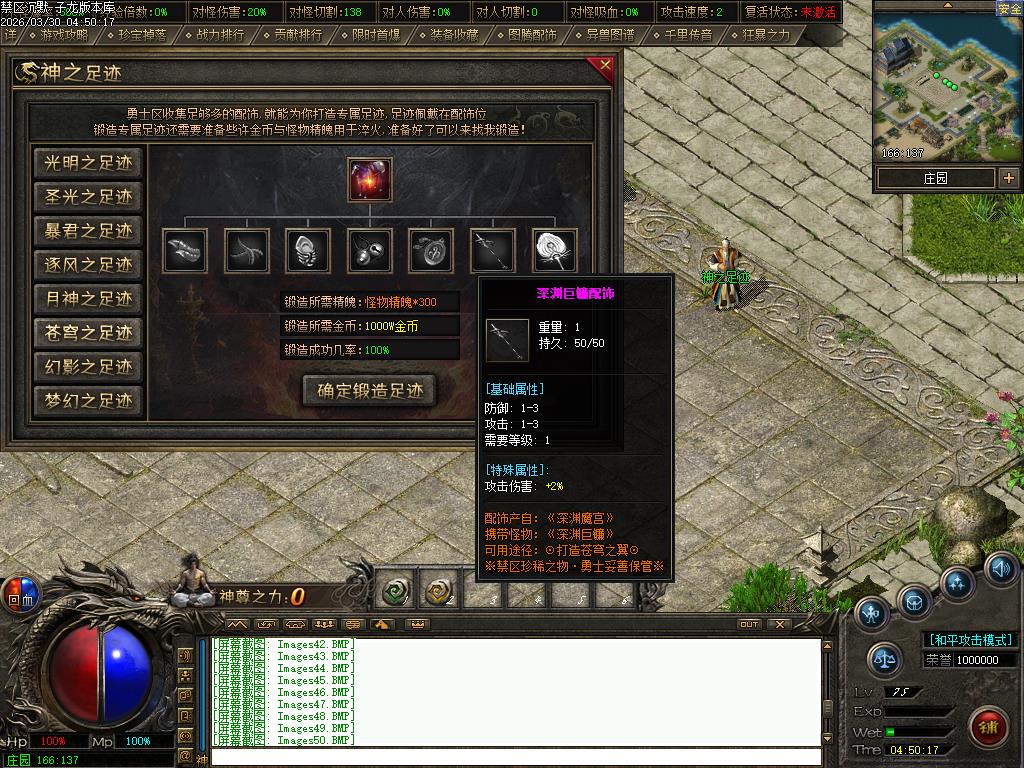Image resolution: width=1024 pixels, height=768 pixels.
Task: Open the character equipment icon
Action: 873,611
